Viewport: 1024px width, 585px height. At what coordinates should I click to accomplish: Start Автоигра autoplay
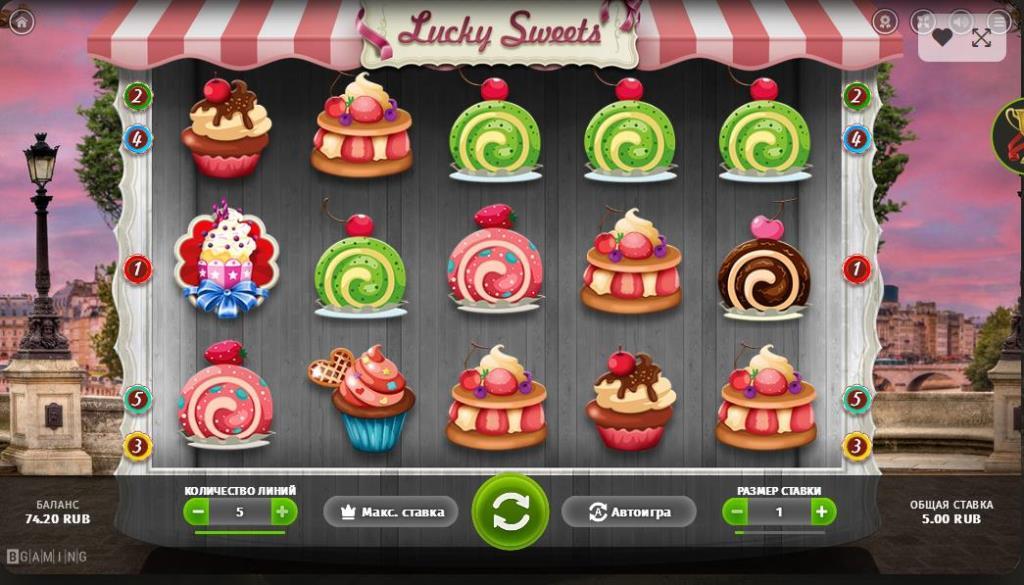(629, 511)
